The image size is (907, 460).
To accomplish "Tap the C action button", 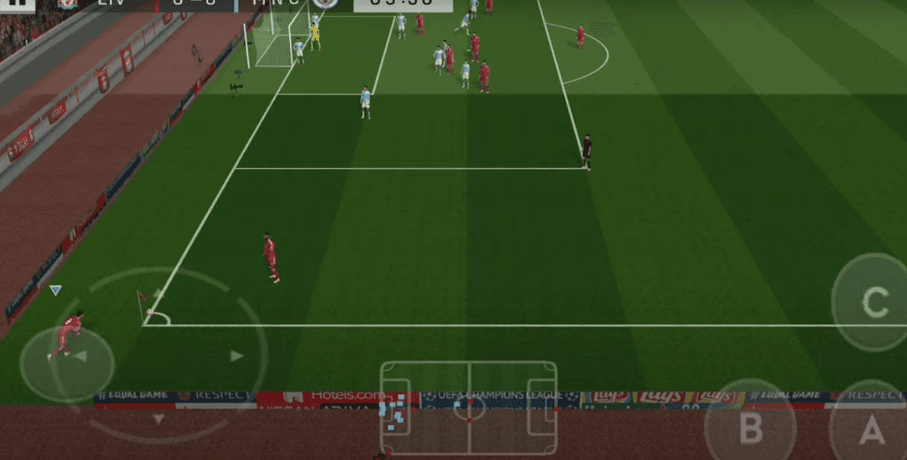I will click(874, 302).
